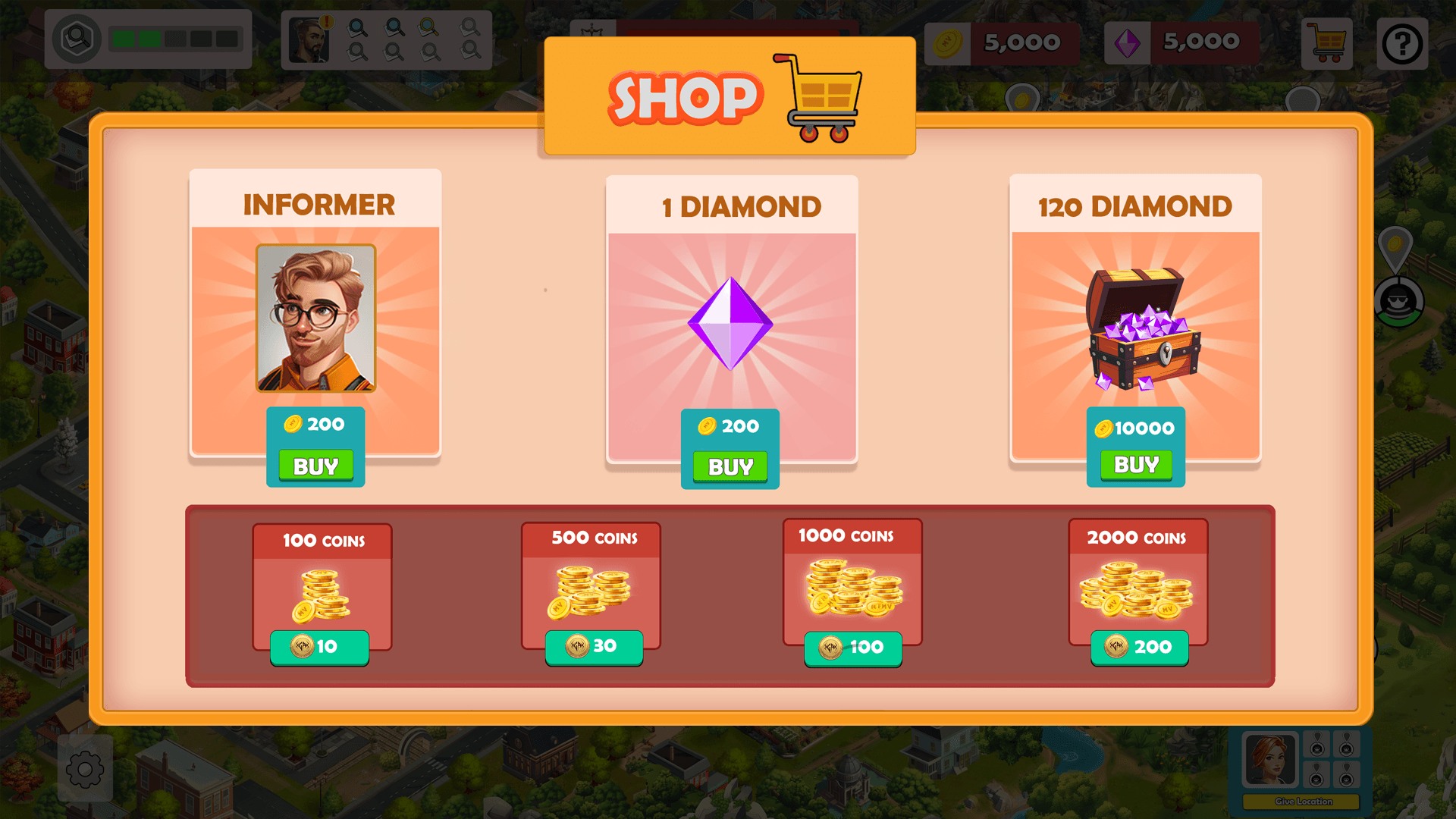Buy the 2000 coins pack for 200
This screenshot has height=819, width=1456.
[x=1138, y=648]
